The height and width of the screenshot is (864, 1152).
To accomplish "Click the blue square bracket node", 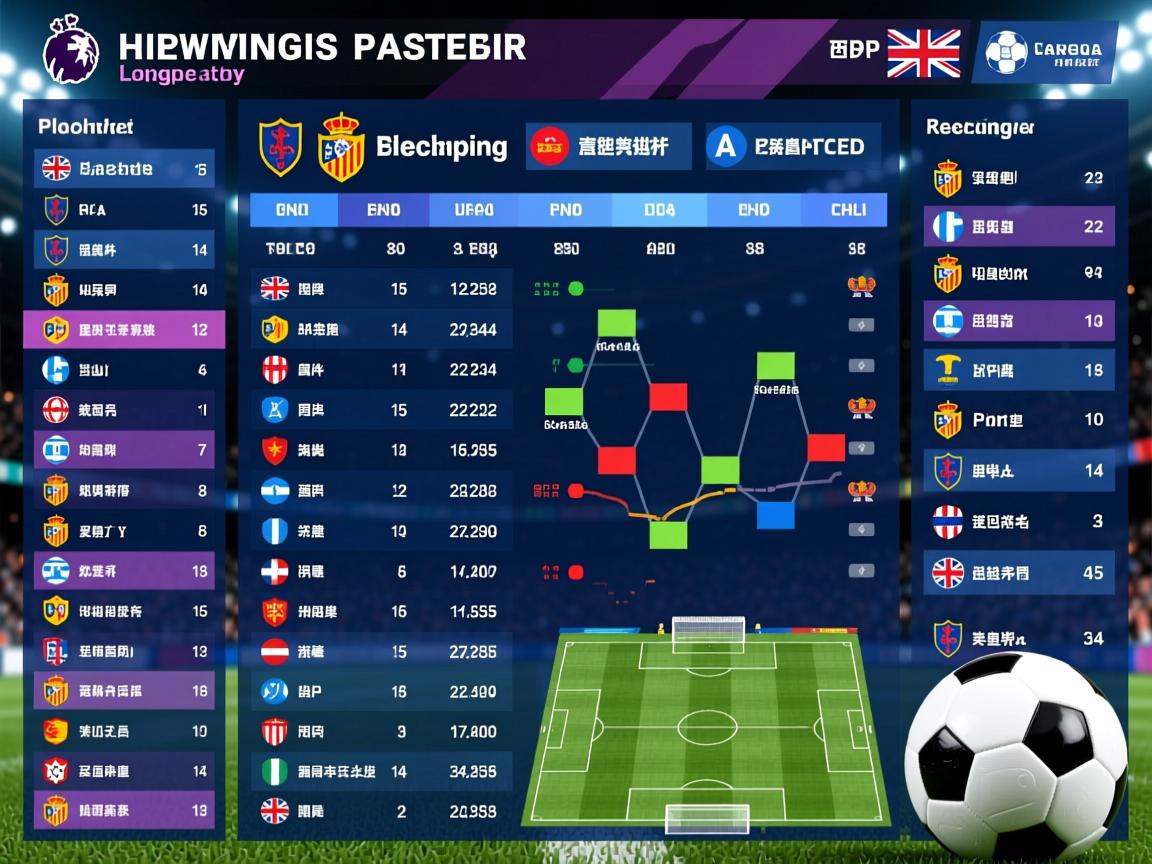I will click(x=775, y=515).
